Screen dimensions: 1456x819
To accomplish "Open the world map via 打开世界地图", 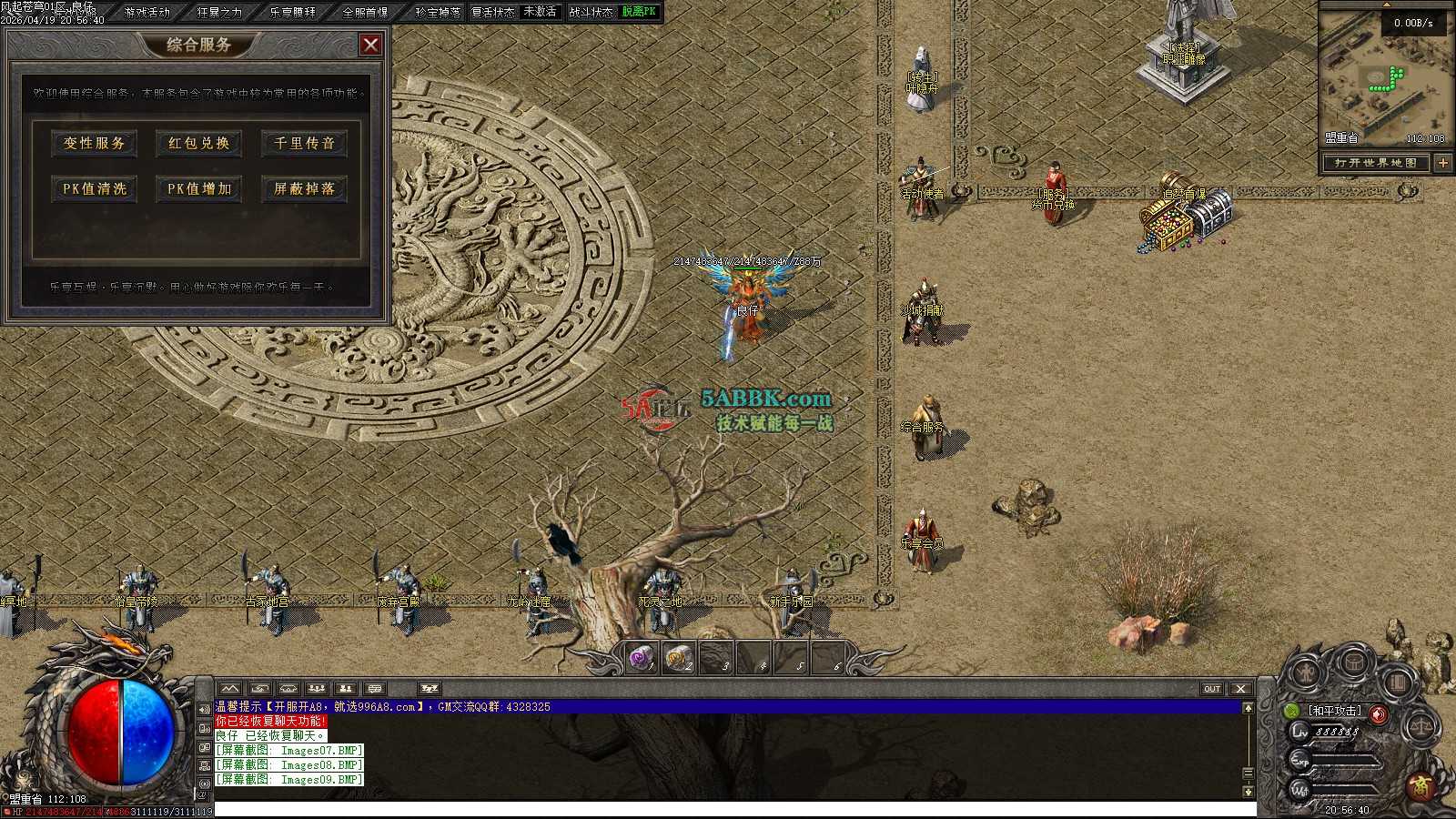I will click(1375, 163).
